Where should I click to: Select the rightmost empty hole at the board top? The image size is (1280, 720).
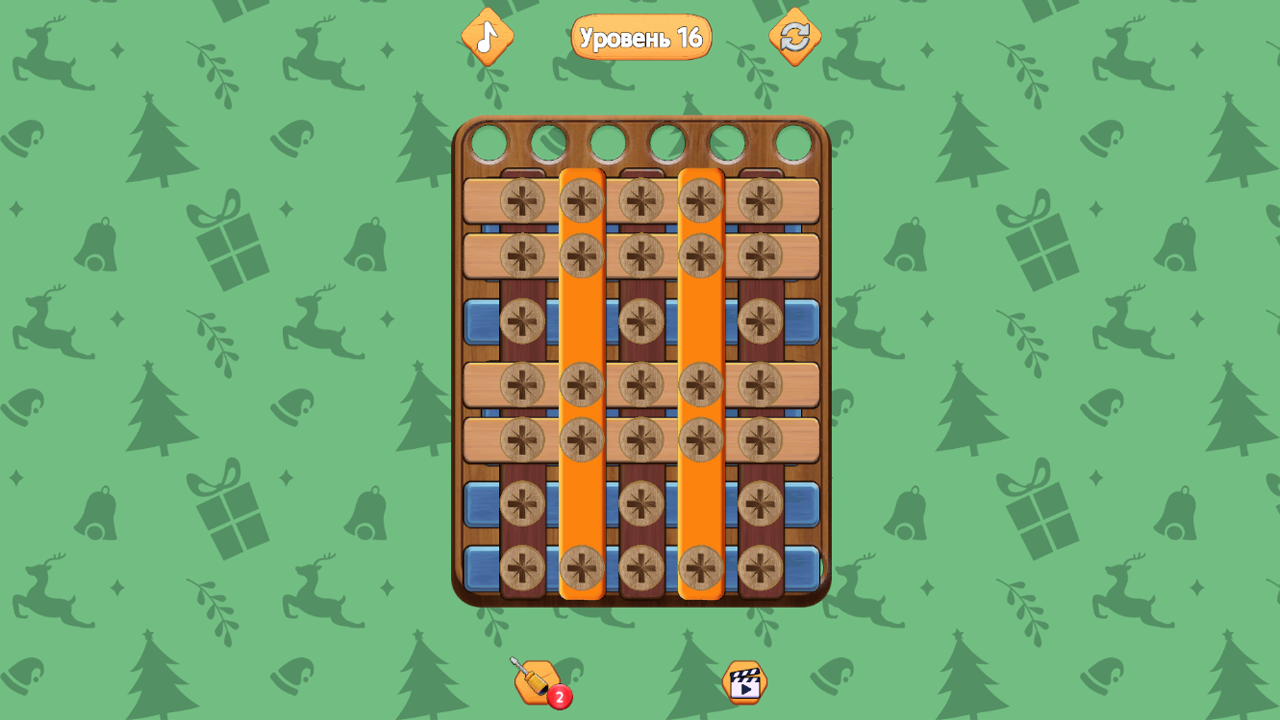(793, 140)
